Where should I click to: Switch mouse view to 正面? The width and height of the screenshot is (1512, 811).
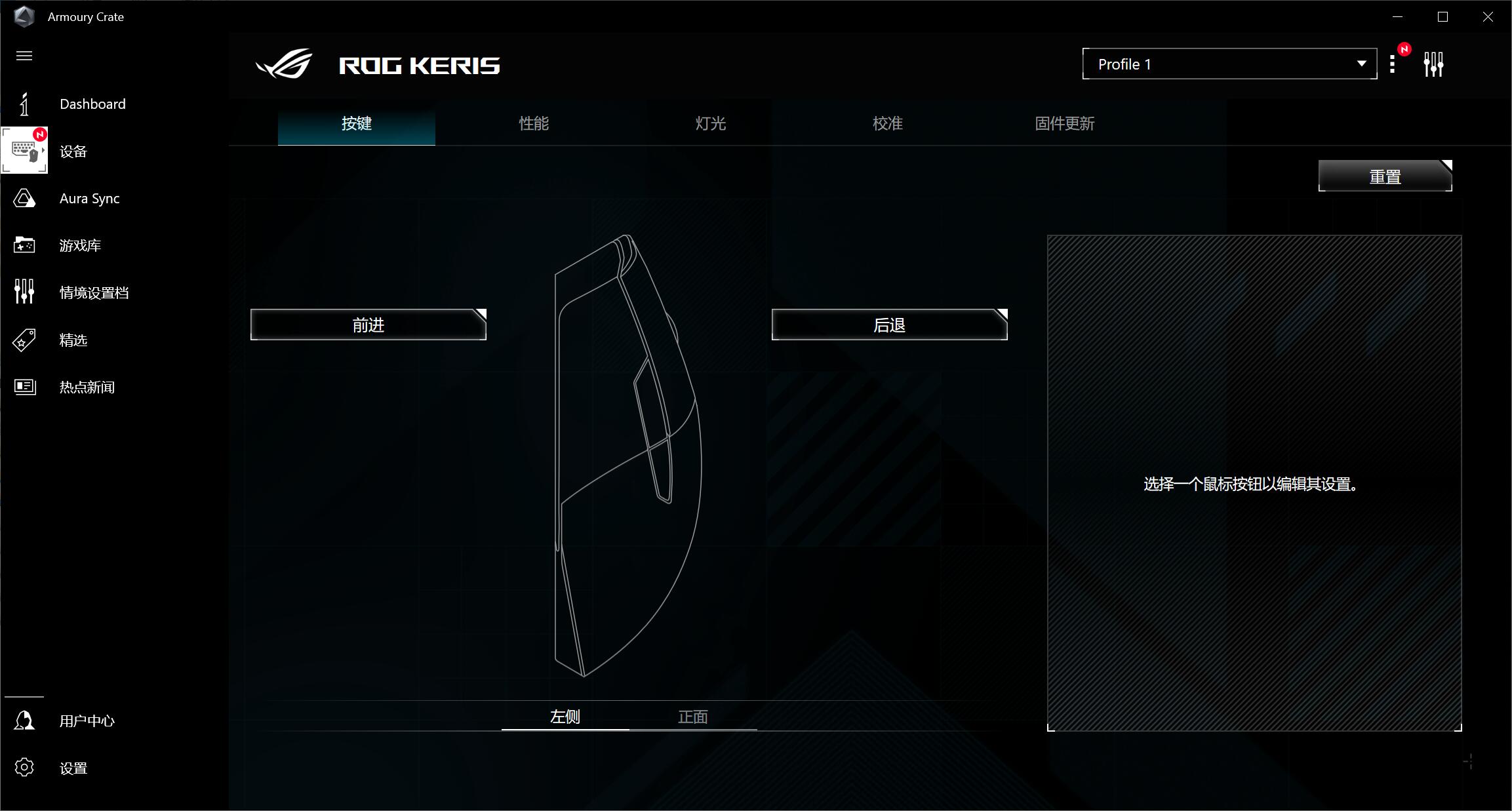(693, 717)
